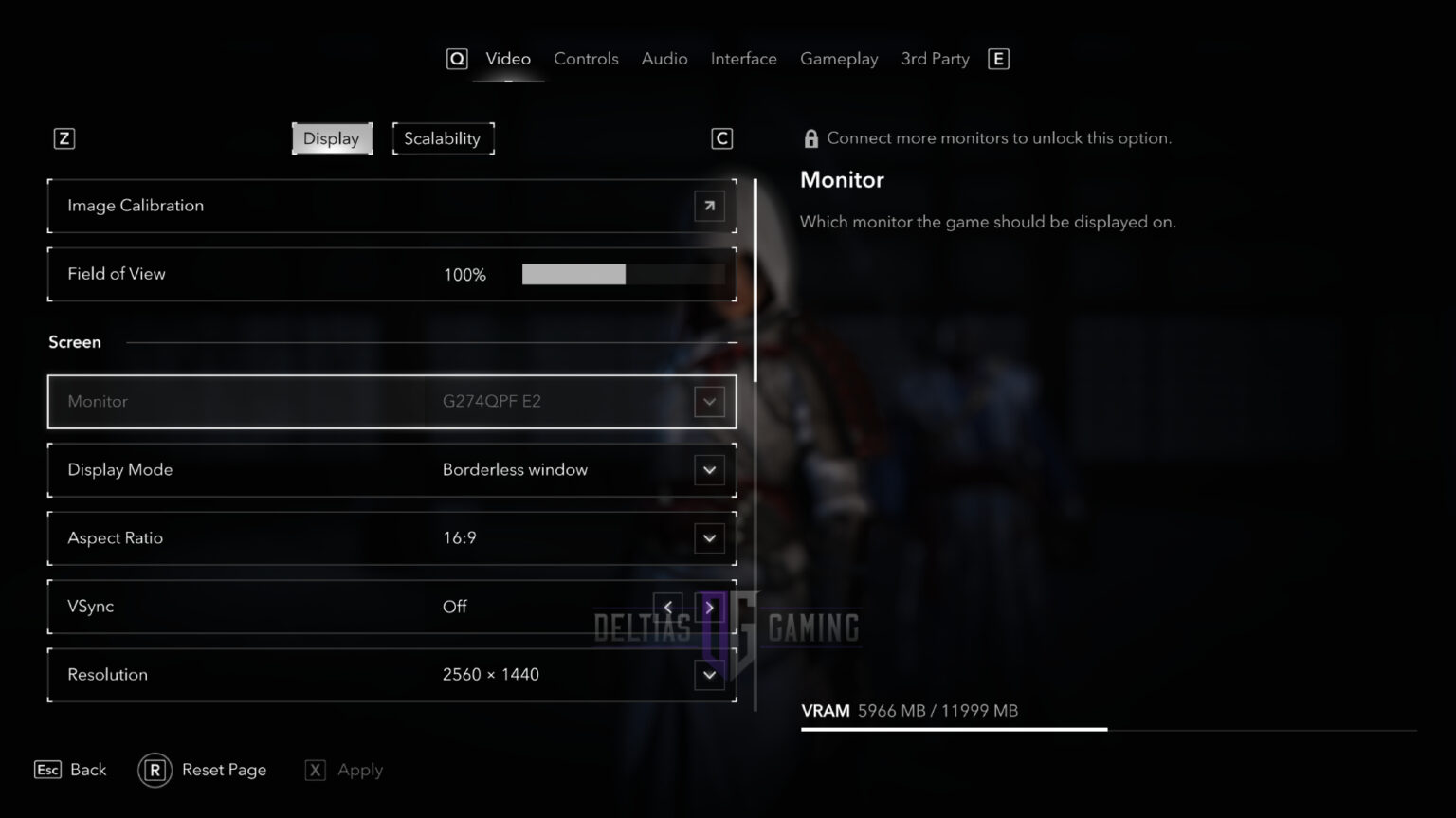Open the Display Mode dropdown

(709, 469)
